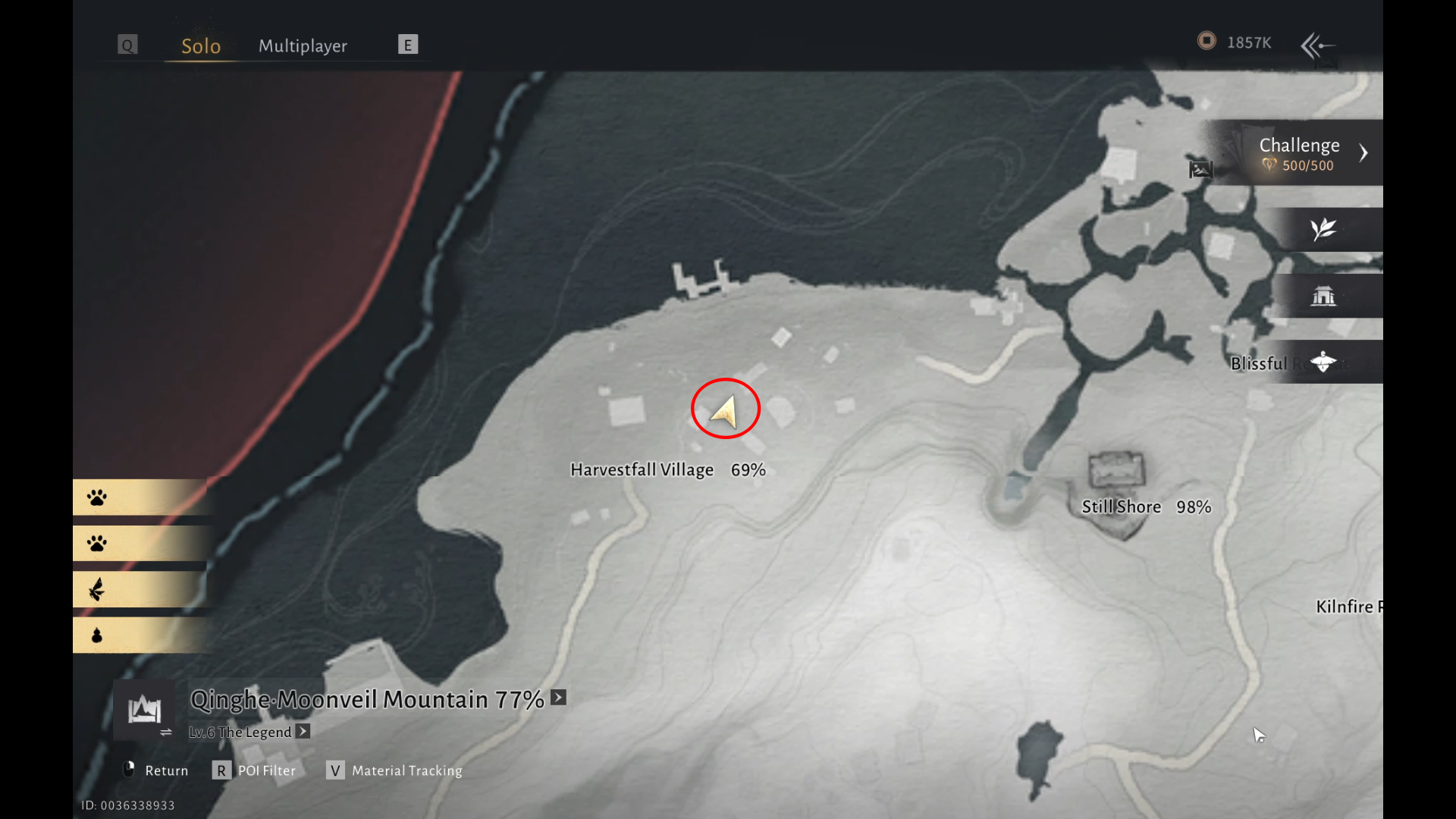The image size is (1456, 819).
Task: Switch to the Multiplayer tab
Action: tap(303, 45)
